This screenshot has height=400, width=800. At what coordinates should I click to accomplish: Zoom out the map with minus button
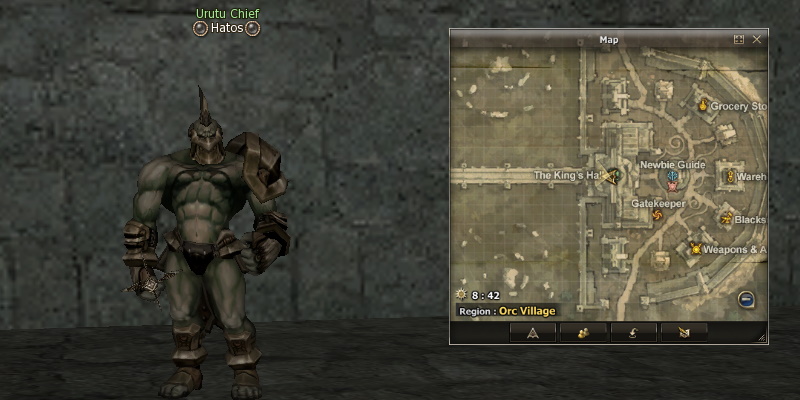[746, 299]
